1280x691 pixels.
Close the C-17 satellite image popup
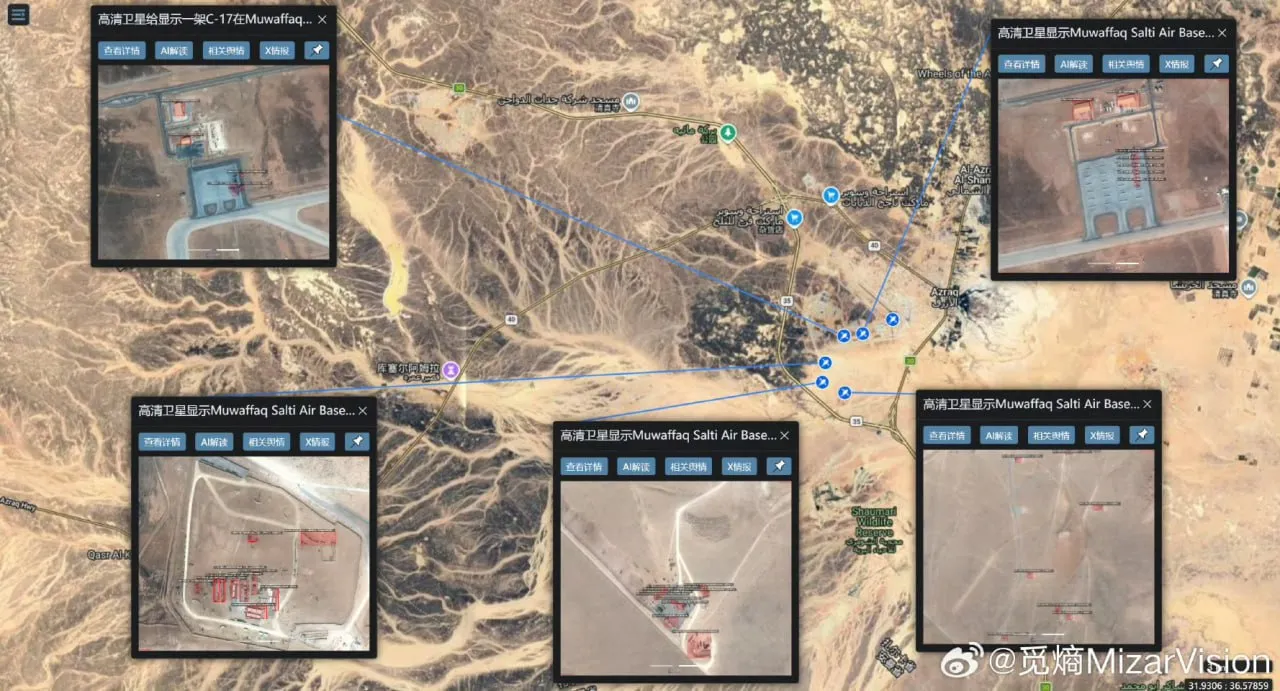322,19
